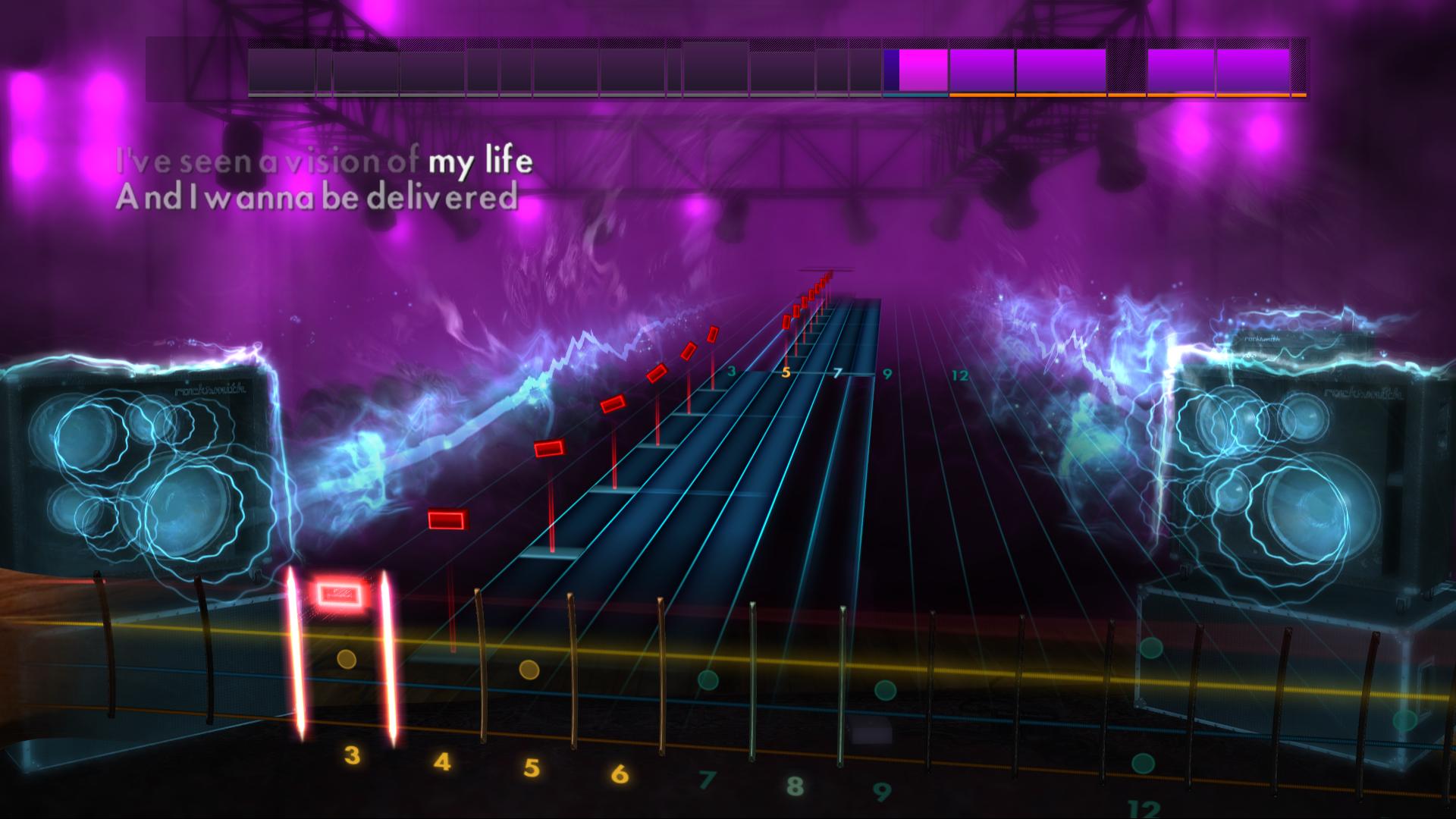1456x819 pixels.
Task: Click the small narrow segment near the bar's left
Action: tap(325, 72)
